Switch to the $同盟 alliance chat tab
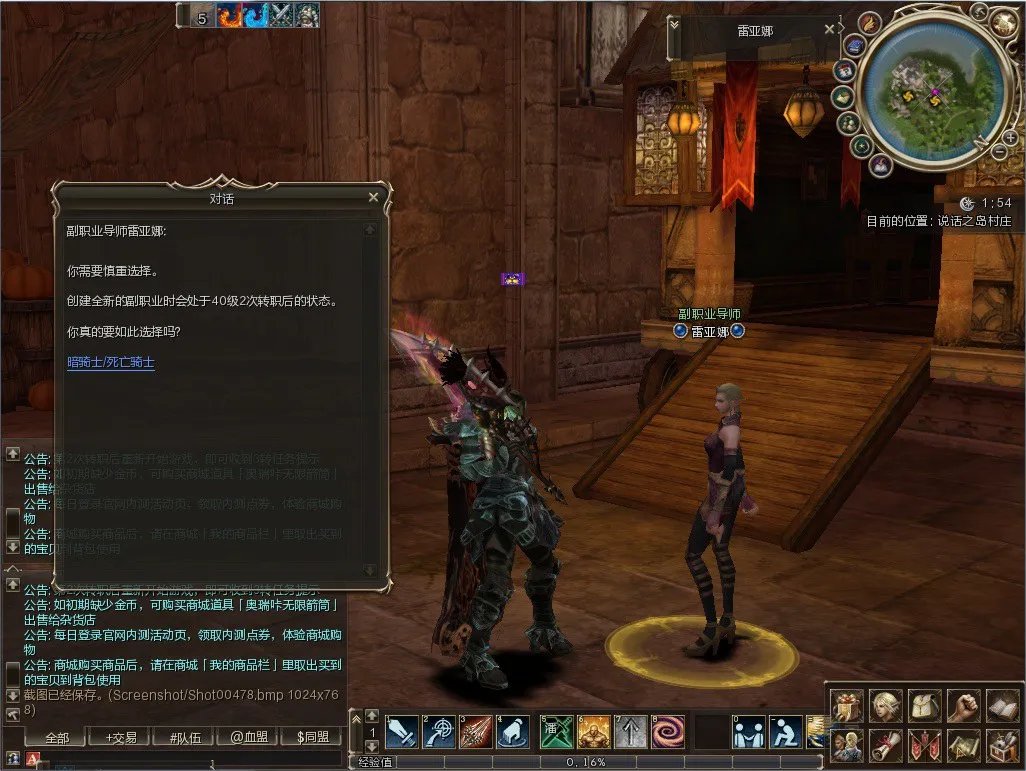 click(313, 738)
